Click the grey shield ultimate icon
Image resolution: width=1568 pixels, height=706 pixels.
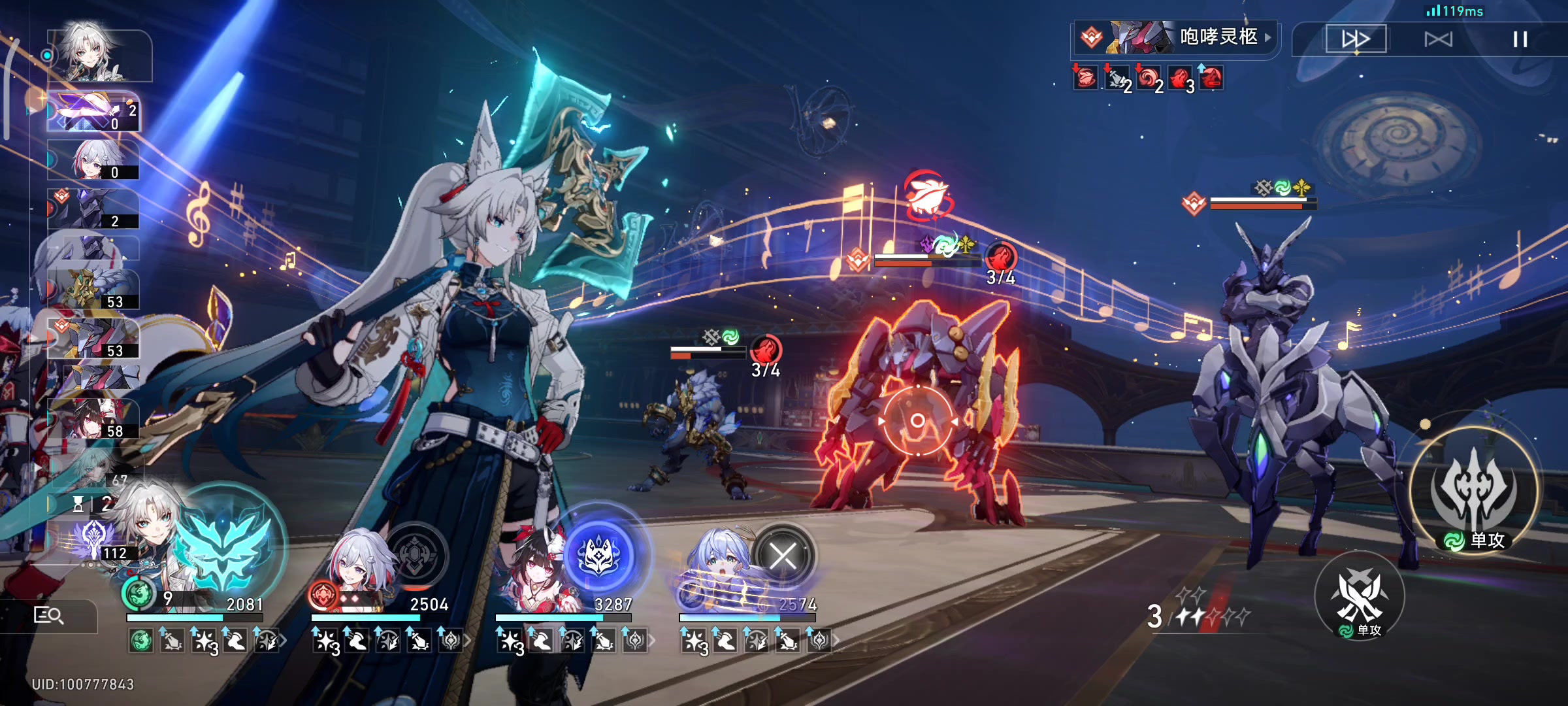click(415, 556)
